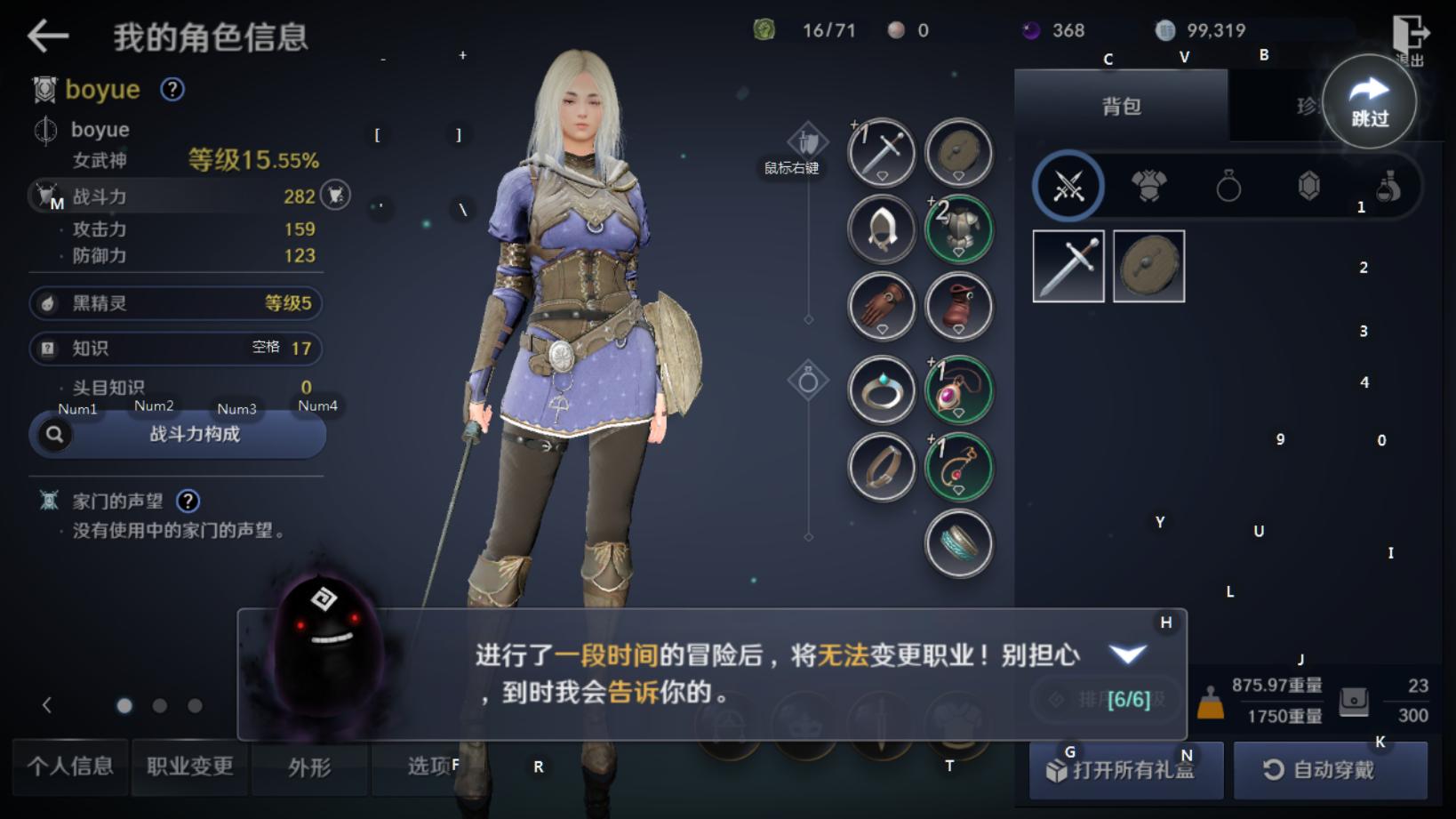This screenshot has height=819, width=1456.
Task: Select the sword item thumbnail in the backpack
Action: (1068, 265)
